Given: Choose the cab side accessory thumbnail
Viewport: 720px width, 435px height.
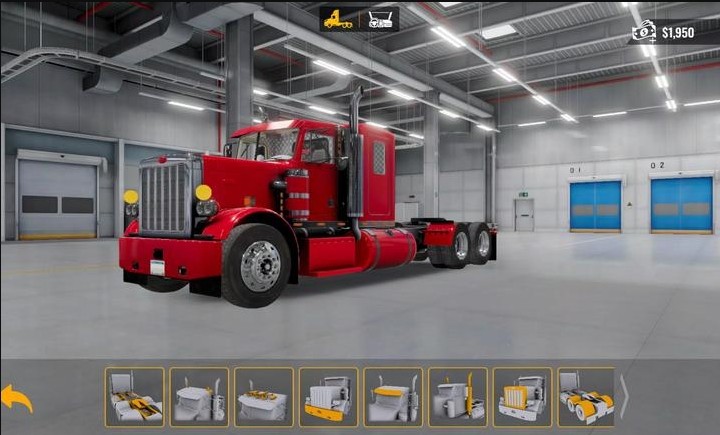Looking at the screenshot, I should click(199, 397).
